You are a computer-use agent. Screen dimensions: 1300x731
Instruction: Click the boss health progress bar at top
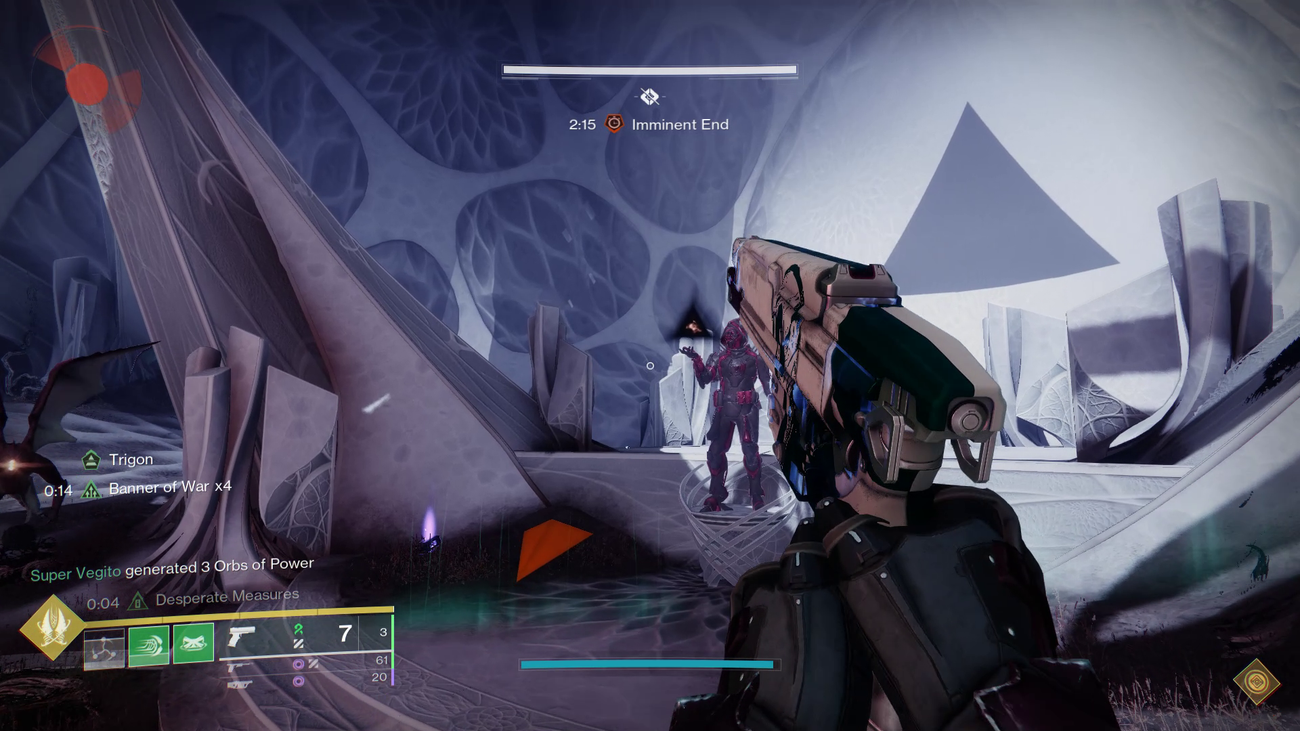point(650,68)
